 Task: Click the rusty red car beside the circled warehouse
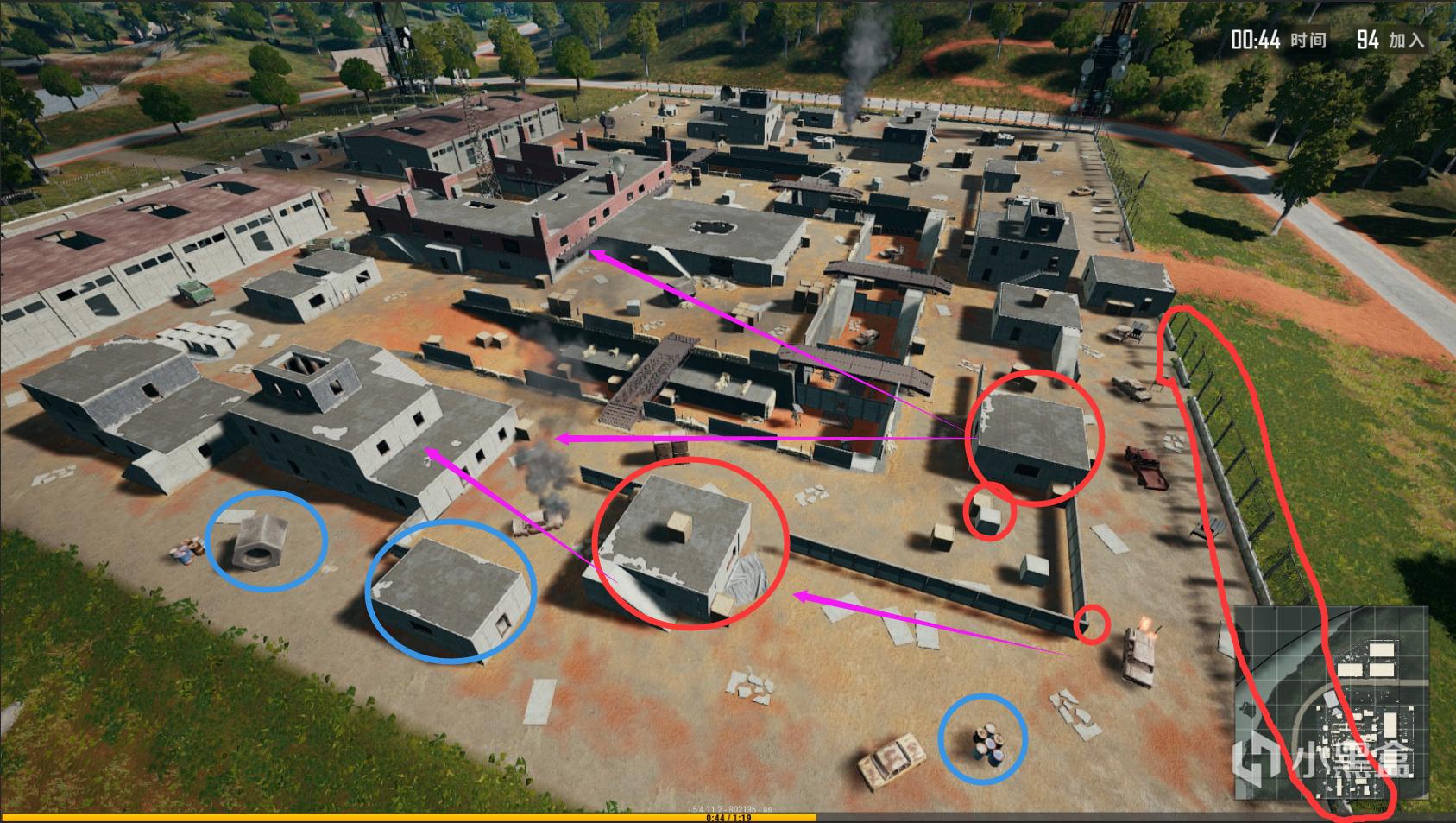(1145, 466)
